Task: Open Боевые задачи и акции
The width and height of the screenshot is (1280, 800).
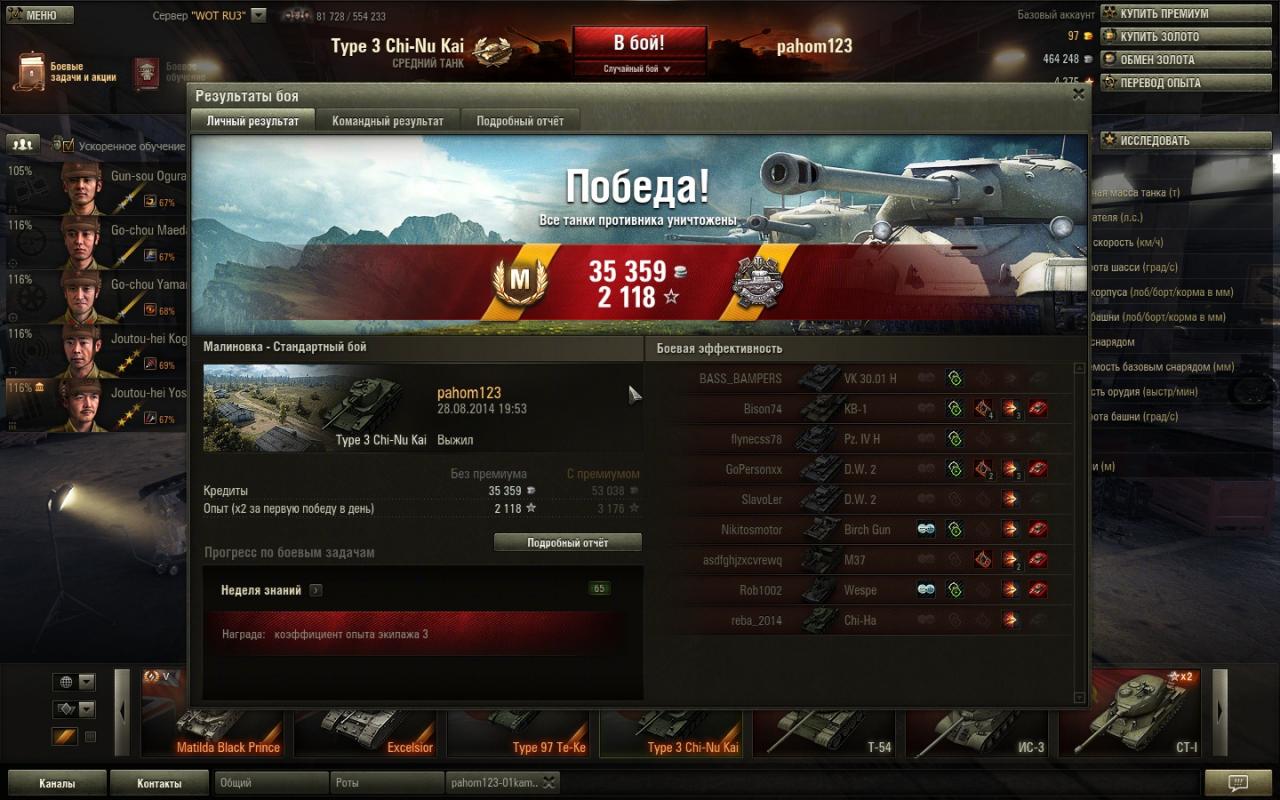Action: [x=66, y=72]
